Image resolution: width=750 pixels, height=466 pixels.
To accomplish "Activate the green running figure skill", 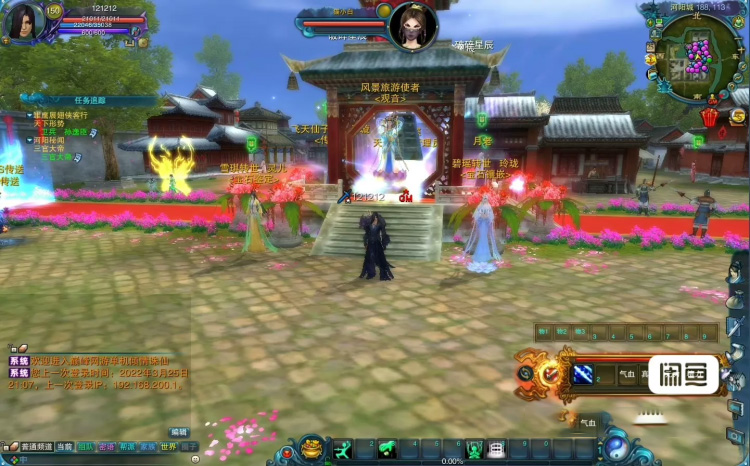I will coord(343,450).
